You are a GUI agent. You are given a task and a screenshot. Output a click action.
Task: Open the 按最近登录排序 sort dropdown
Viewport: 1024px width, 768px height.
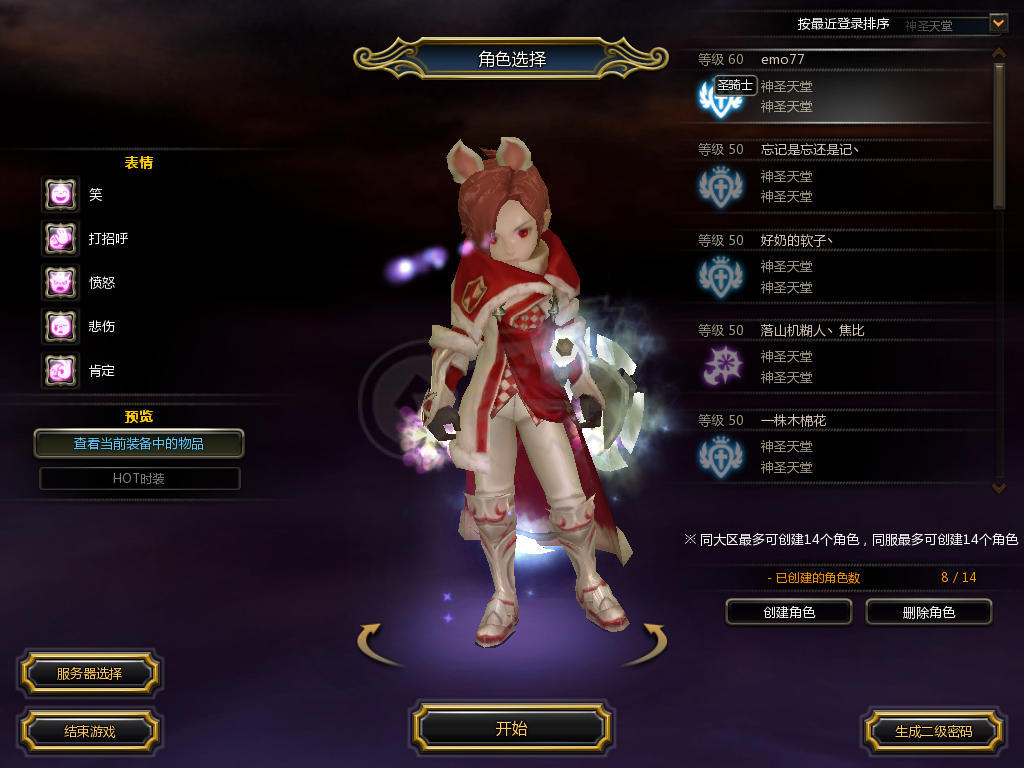point(997,22)
